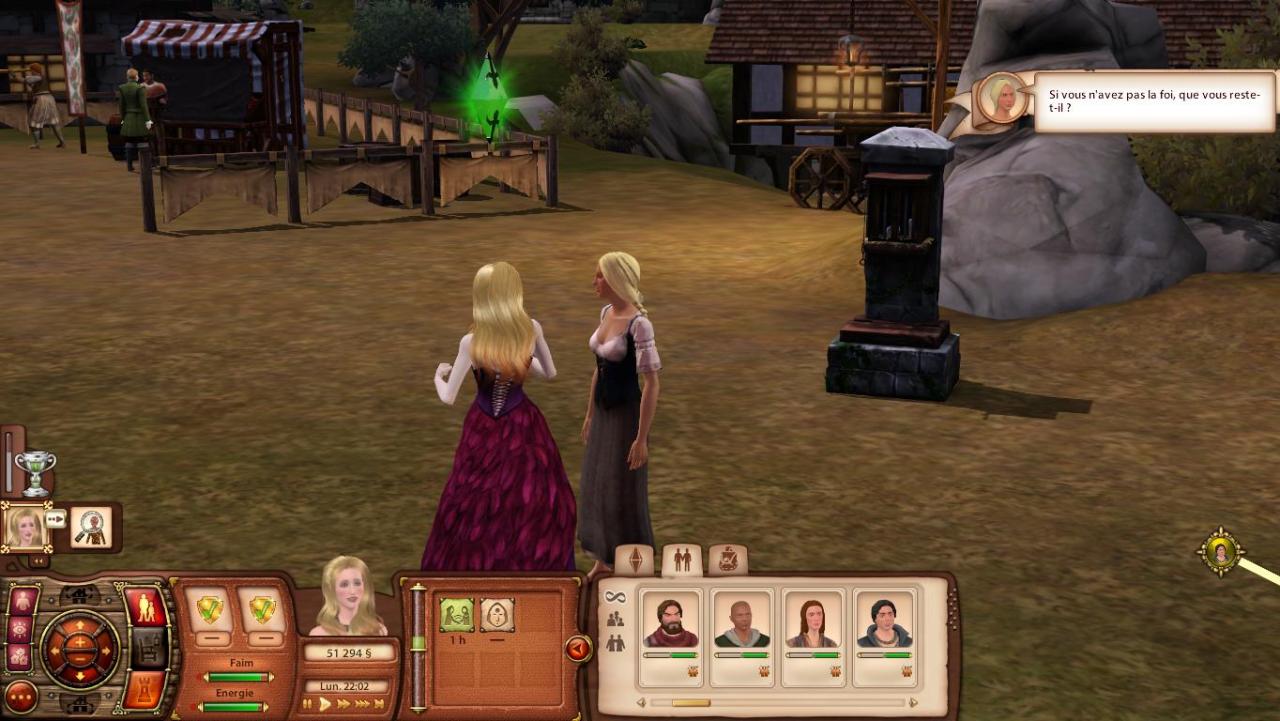The height and width of the screenshot is (721, 1280).
Task: Open the magnifying glass sim inspector icon
Action: 91,528
